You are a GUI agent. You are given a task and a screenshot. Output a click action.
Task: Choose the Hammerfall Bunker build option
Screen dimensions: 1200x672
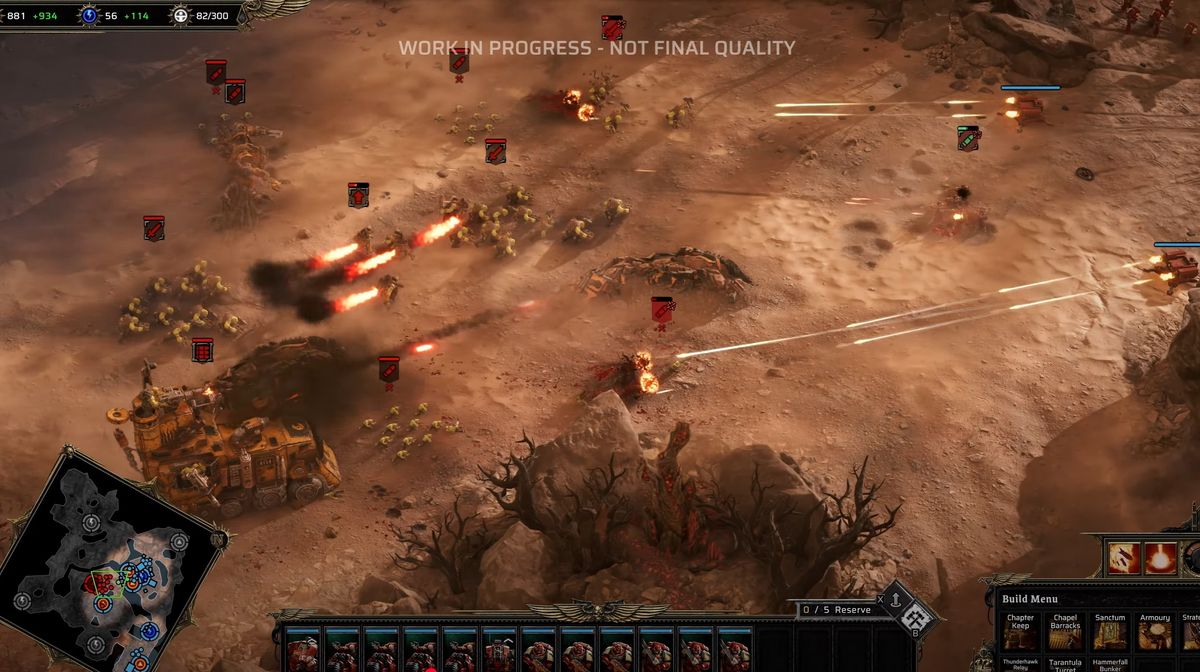1109,665
